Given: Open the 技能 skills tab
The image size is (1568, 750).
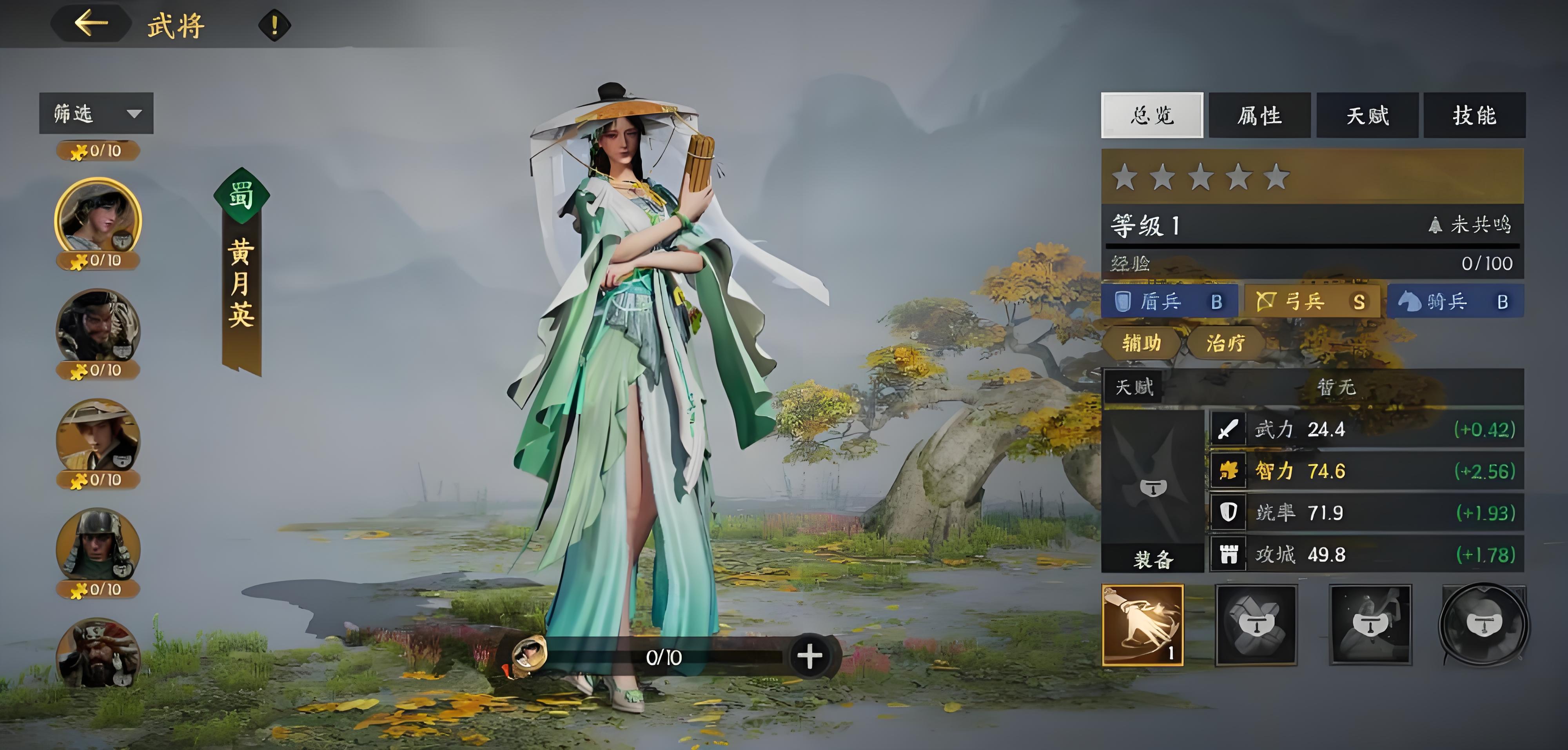Looking at the screenshot, I should pyautogui.click(x=1474, y=115).
